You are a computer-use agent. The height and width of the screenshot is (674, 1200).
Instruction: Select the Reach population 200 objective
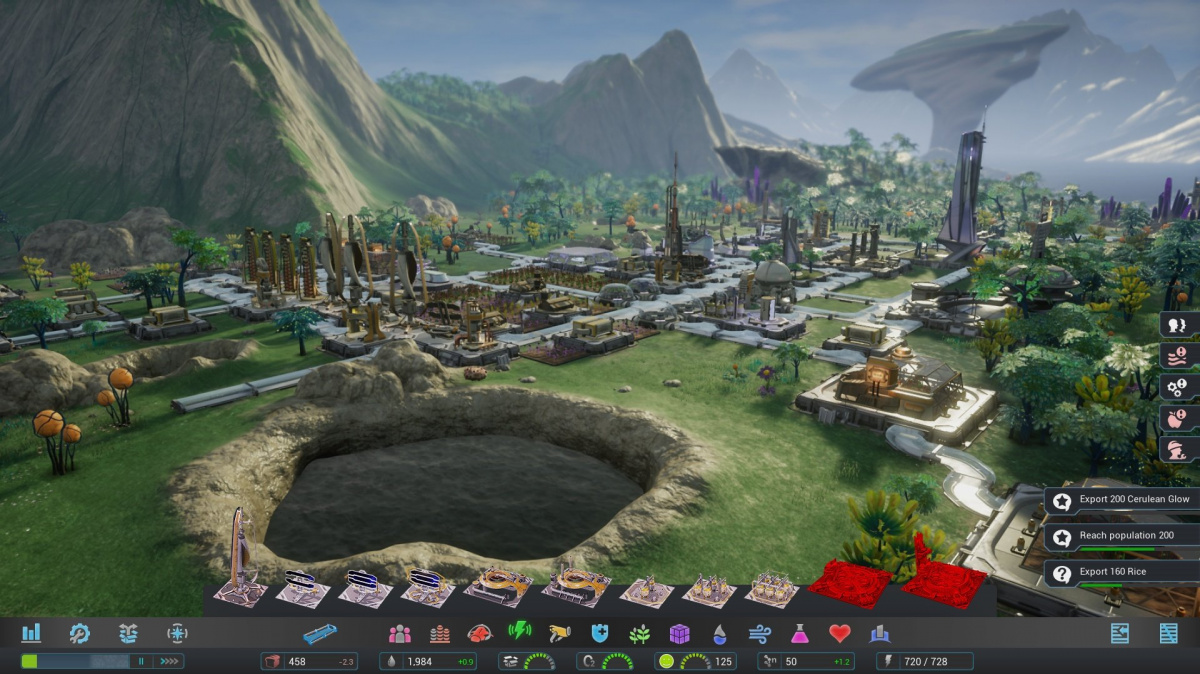1122,537
